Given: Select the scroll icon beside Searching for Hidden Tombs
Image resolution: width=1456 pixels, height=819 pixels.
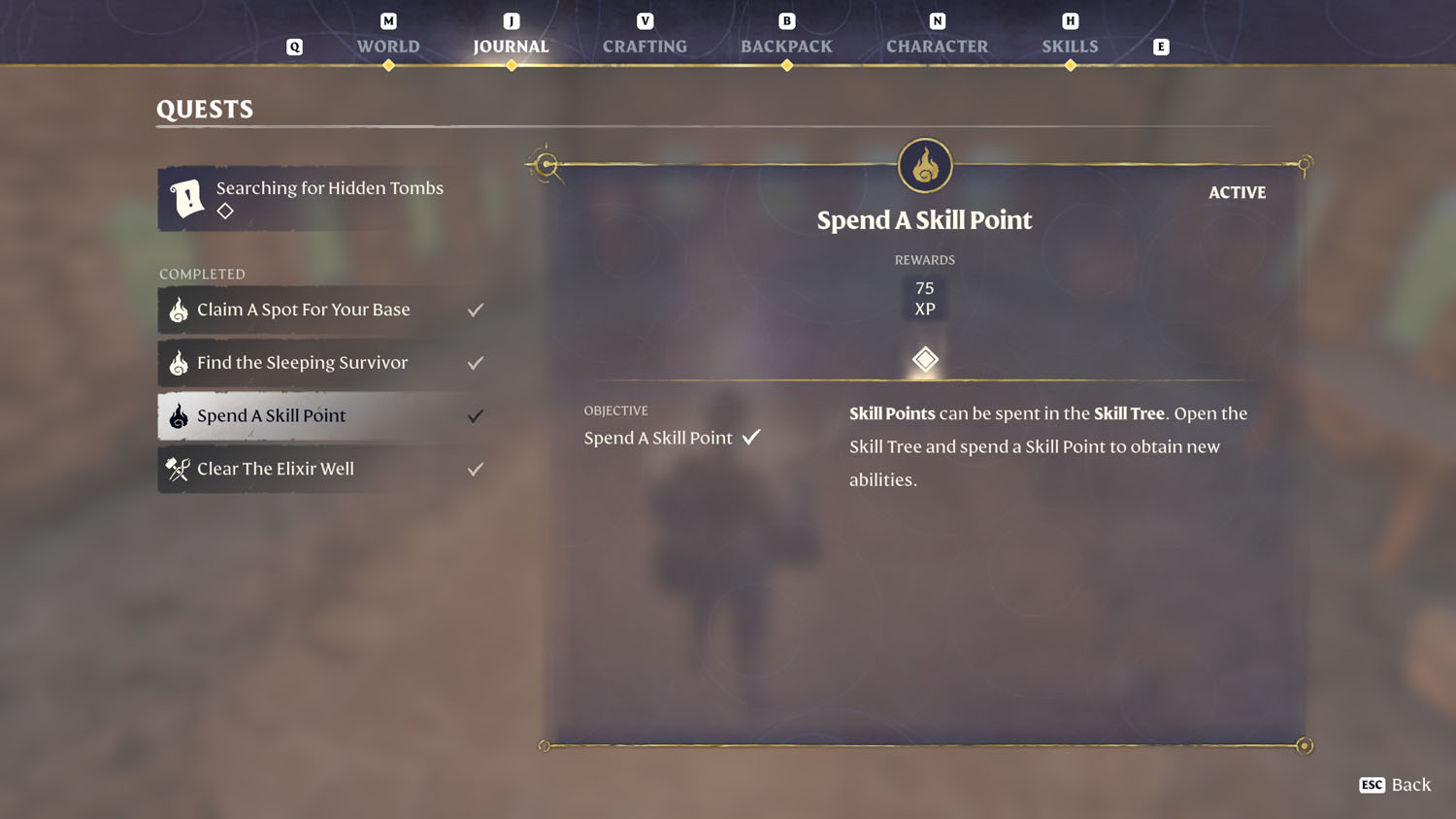Looking at the screenshot, I should [x=186, y=198].
